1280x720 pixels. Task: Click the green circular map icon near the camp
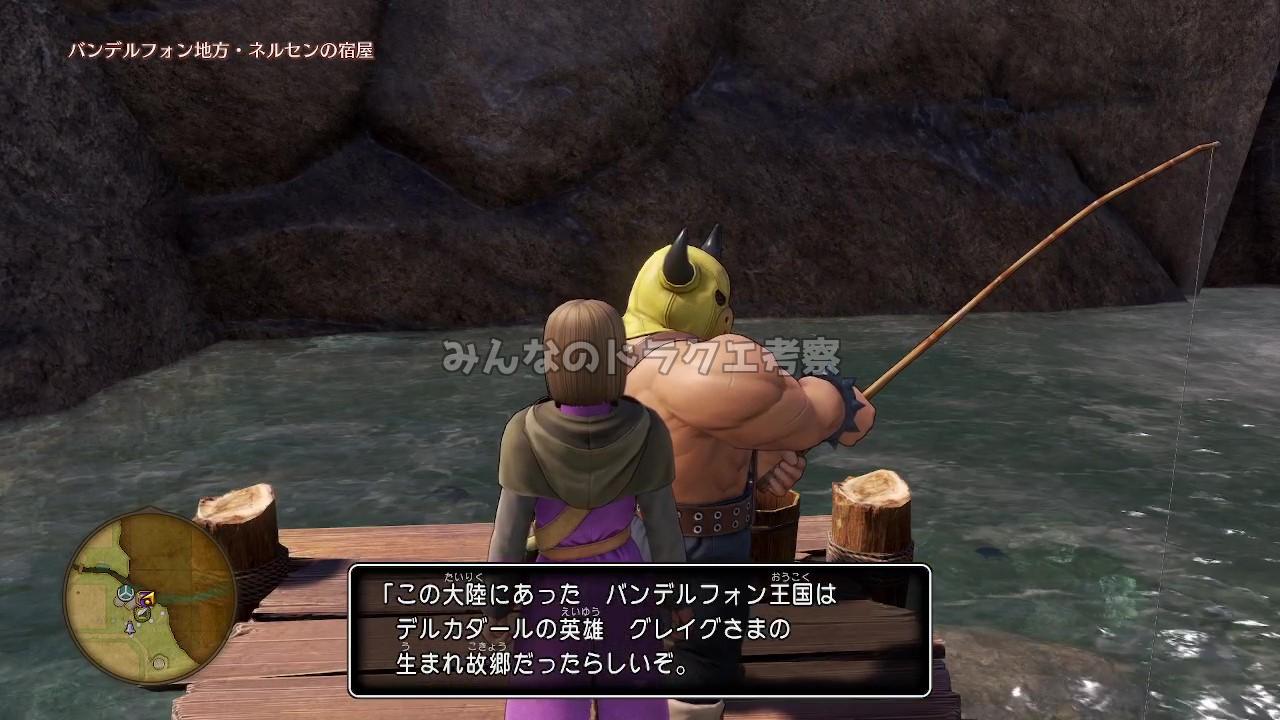coord(142,613)
